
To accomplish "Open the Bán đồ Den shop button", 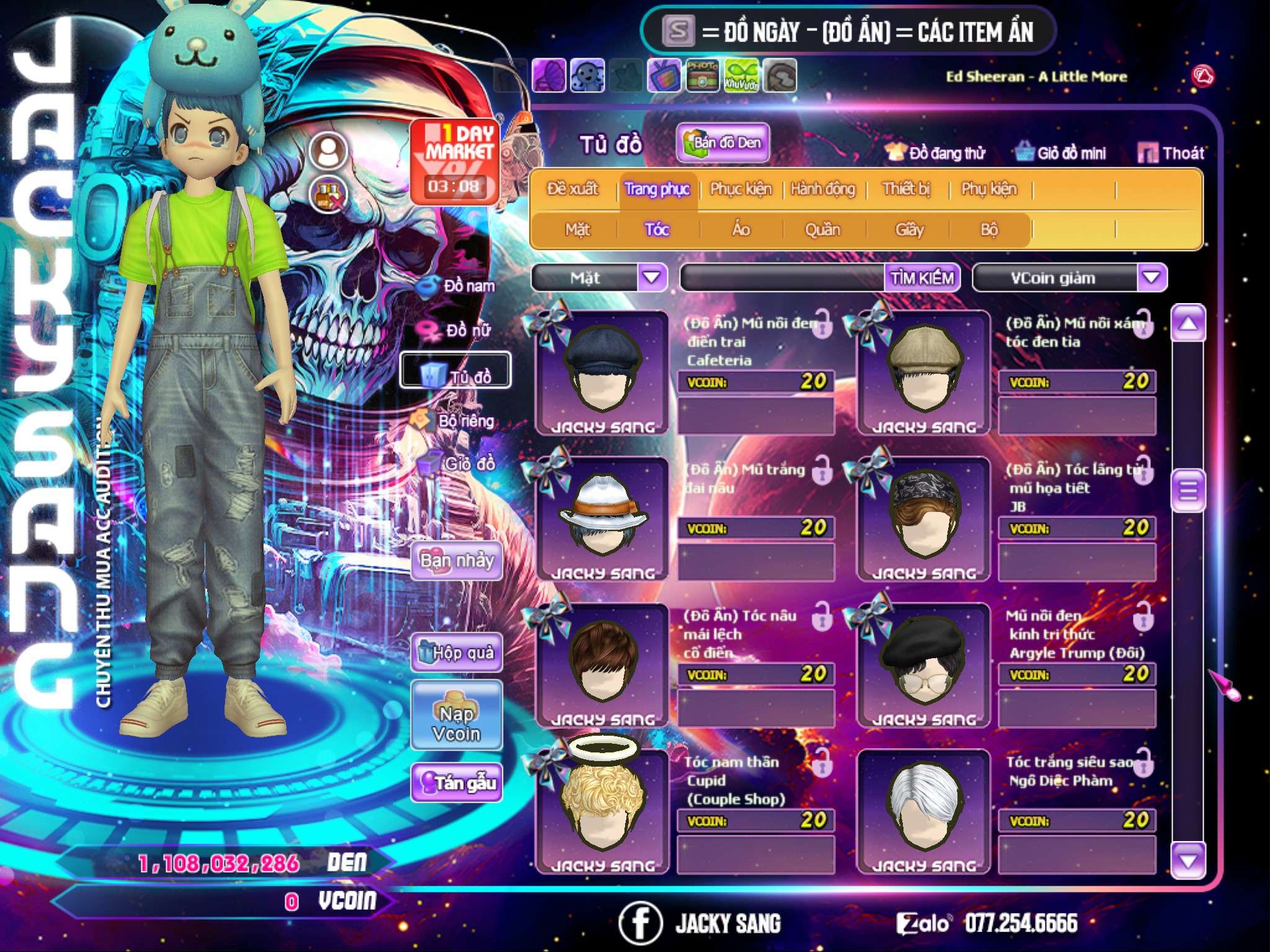I will click(722, 143).
